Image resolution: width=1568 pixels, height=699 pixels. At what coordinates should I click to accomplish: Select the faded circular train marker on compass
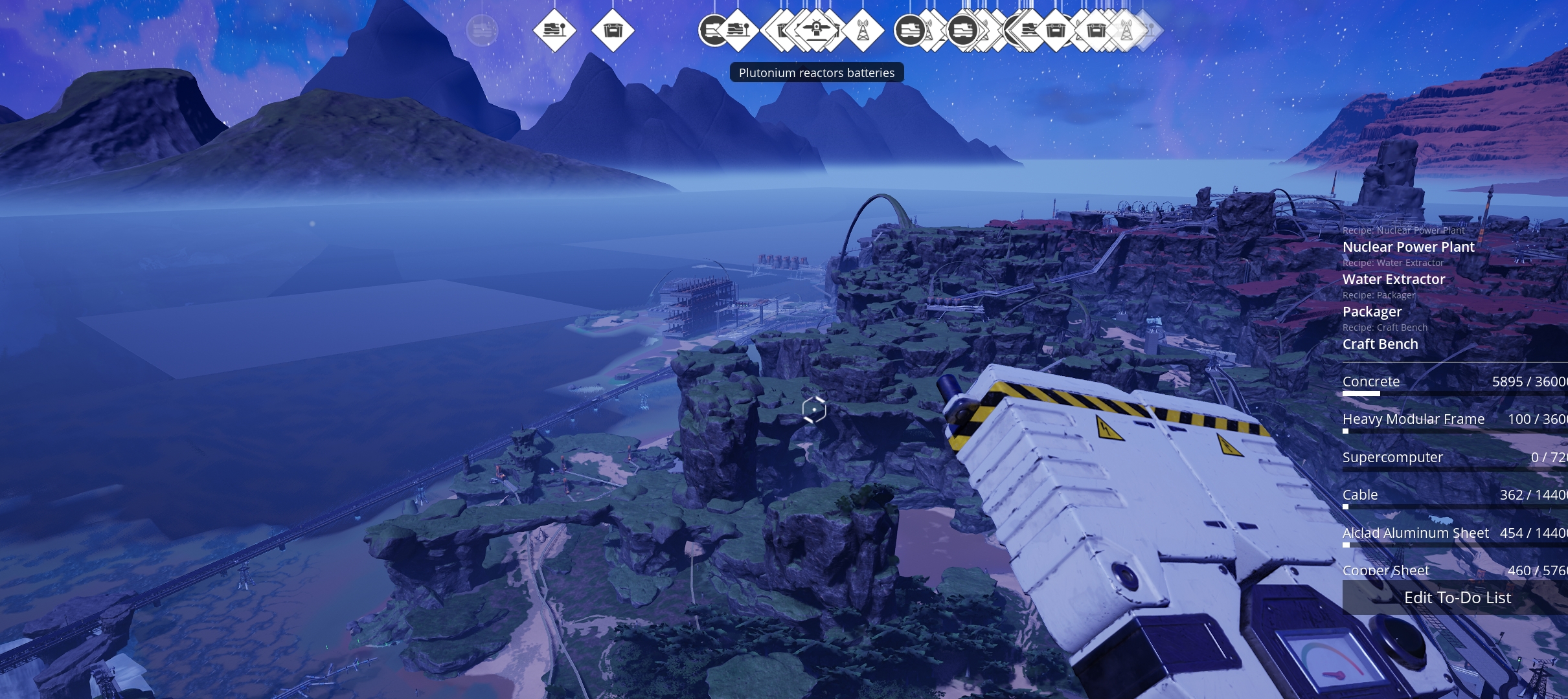(x=482, y=30)
